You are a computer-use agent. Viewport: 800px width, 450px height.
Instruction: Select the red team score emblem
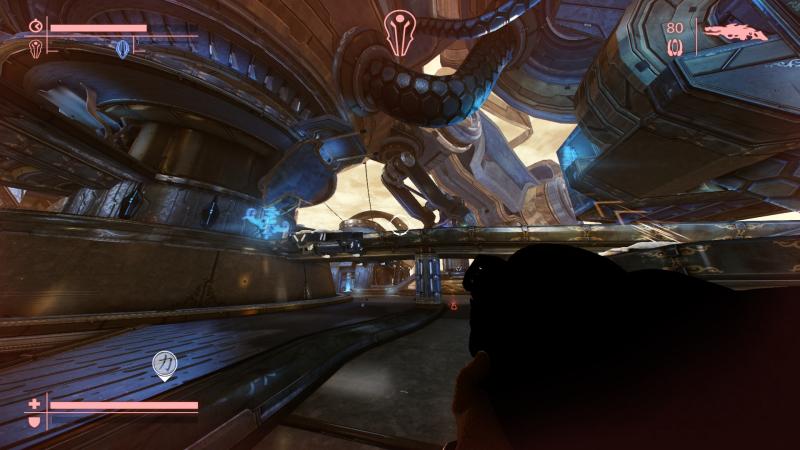[x=37, y=49]
